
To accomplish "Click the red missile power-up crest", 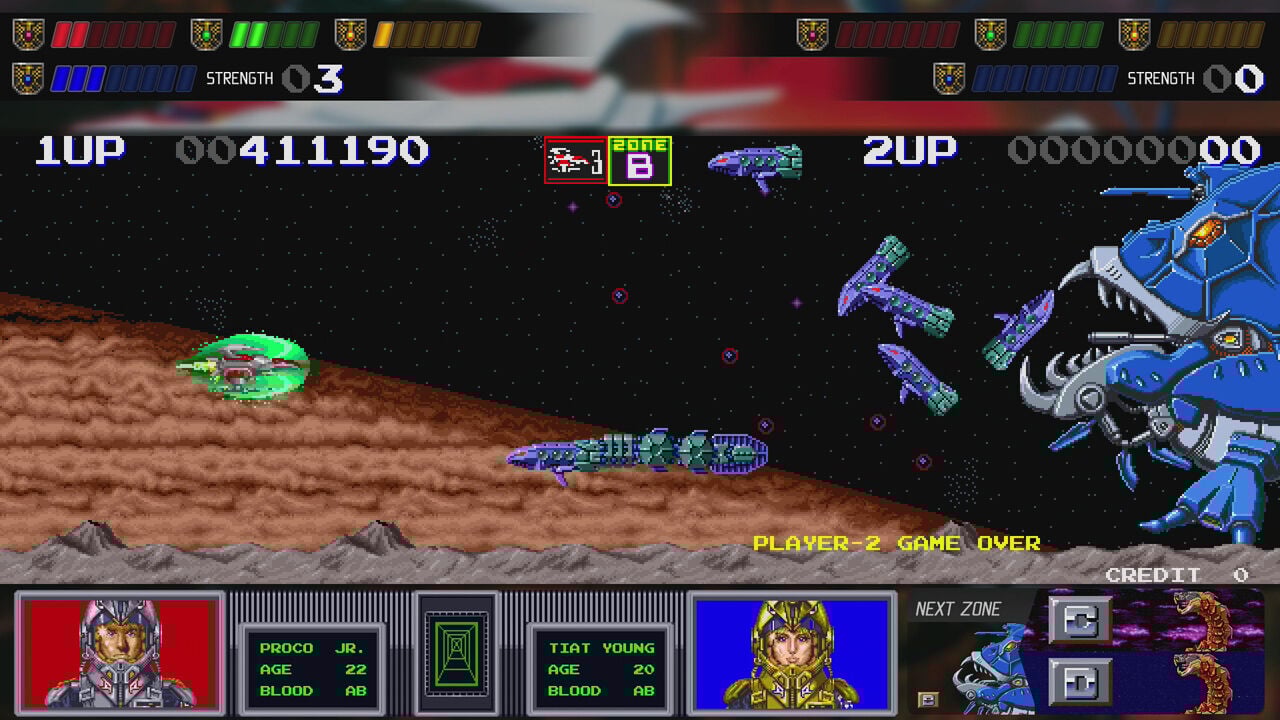I will (27, 31).
